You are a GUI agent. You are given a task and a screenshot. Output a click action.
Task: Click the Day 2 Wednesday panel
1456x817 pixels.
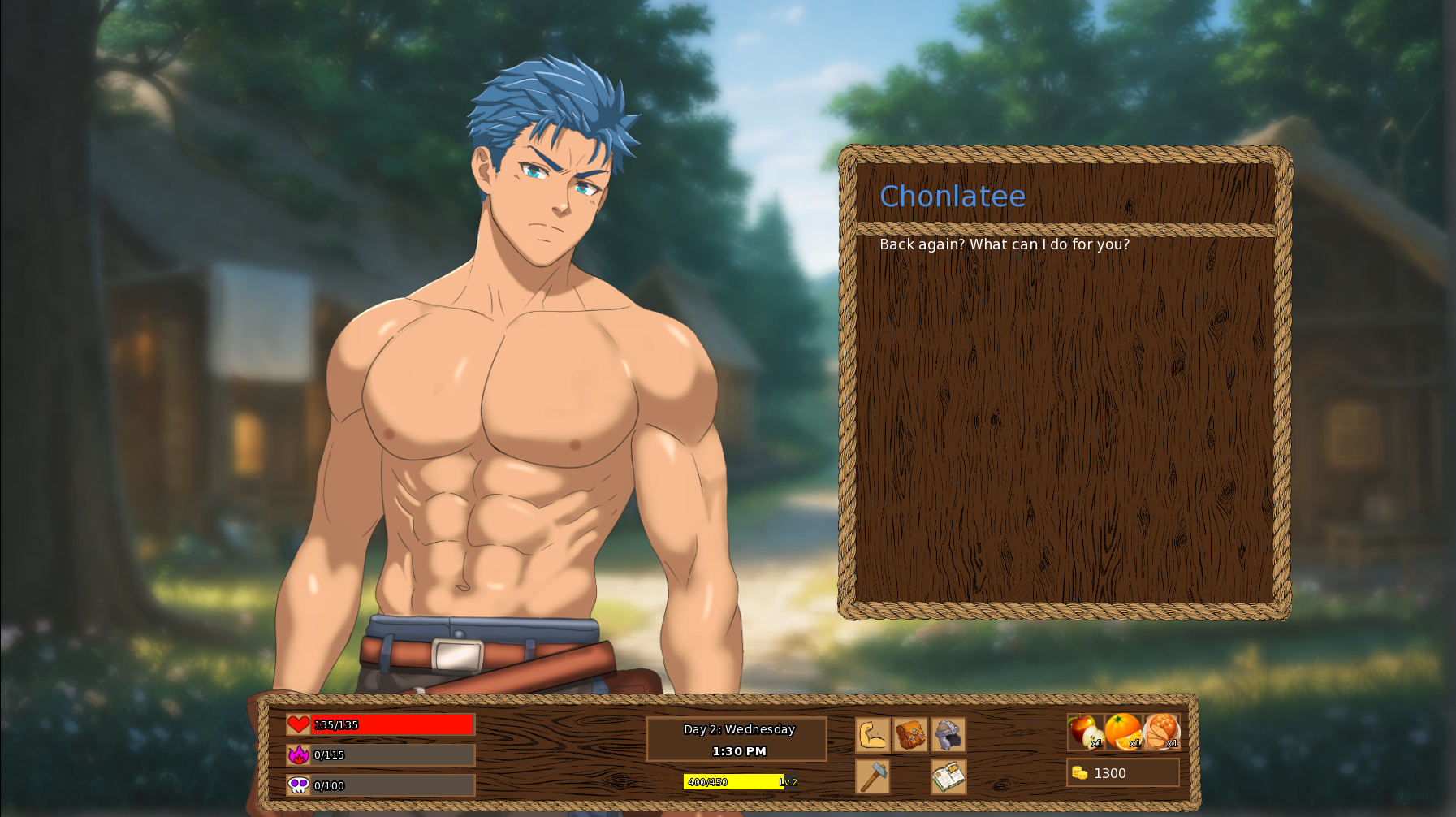coord(739,729)
